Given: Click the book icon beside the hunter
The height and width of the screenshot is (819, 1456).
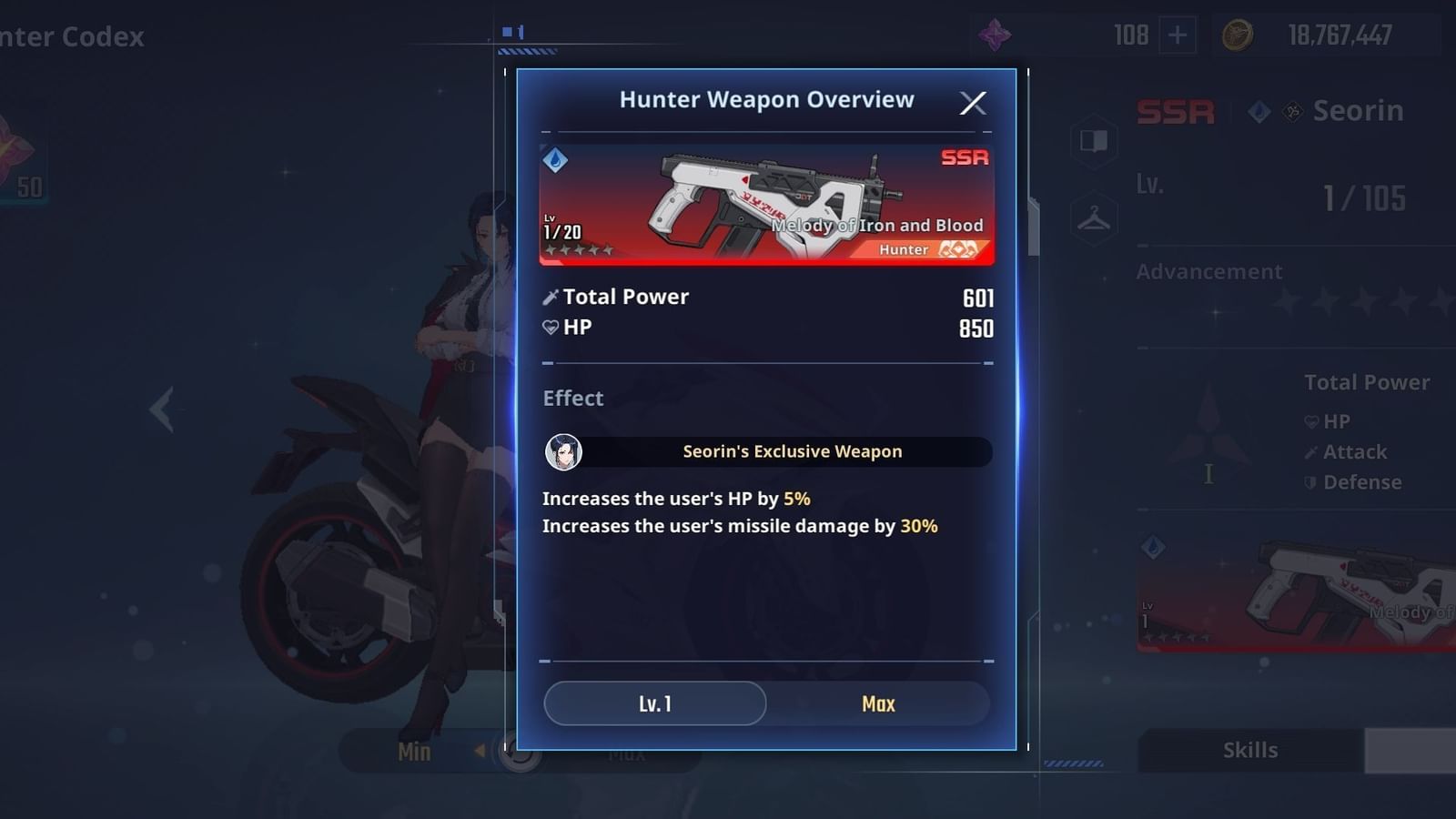Looking at the screenshot, I should (x=1094, y=141).
